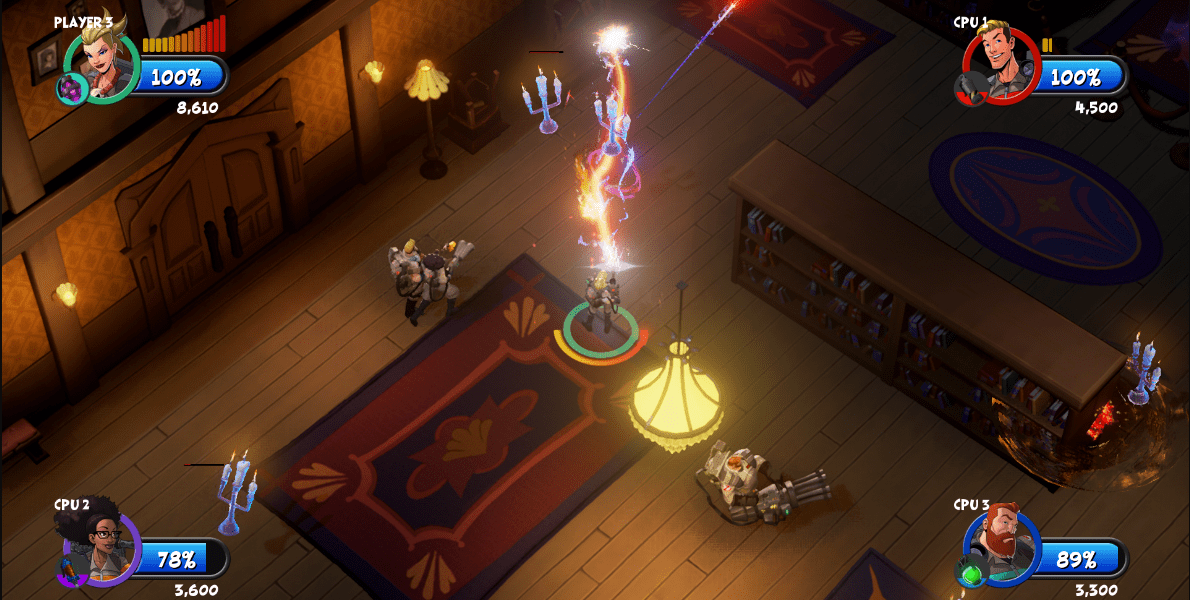Click the item icon beside CPU 2's portrait

coord(70,573)
